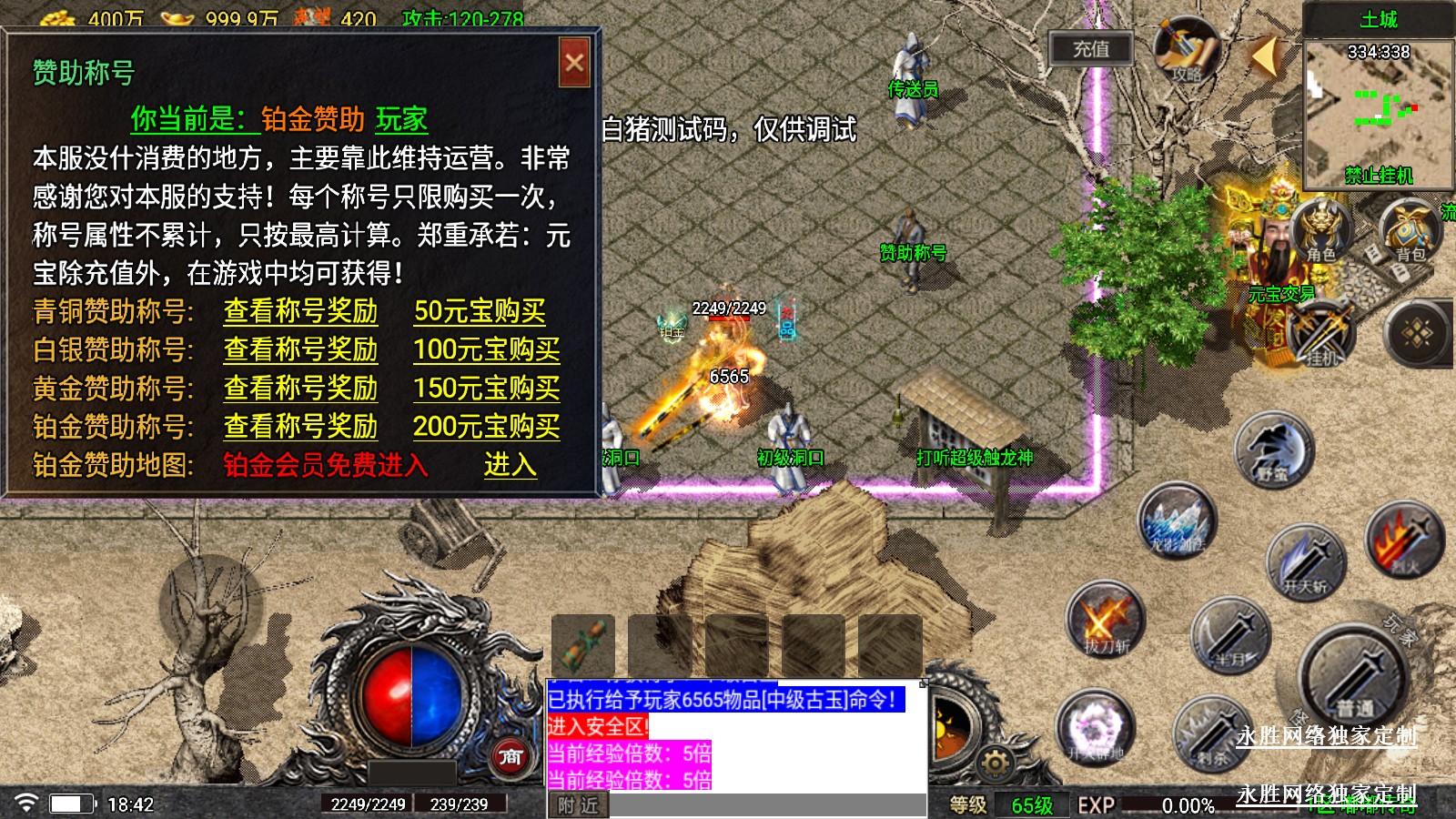Purchase the platinum title for 200元宝
The width and height of the screenshot is (1456, 819).
[486, 427]
